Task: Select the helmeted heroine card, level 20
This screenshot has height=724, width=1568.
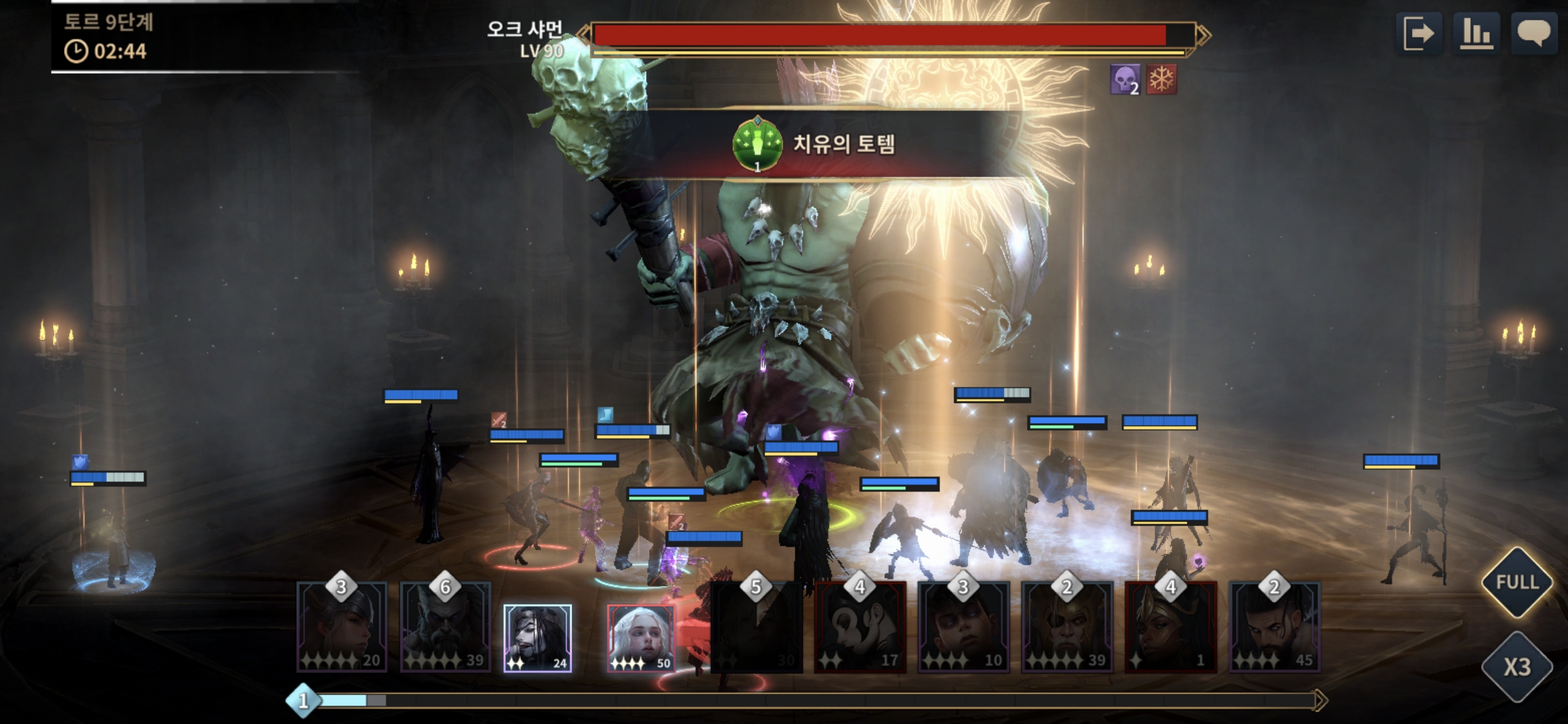Action: click(x=342, y=628)
